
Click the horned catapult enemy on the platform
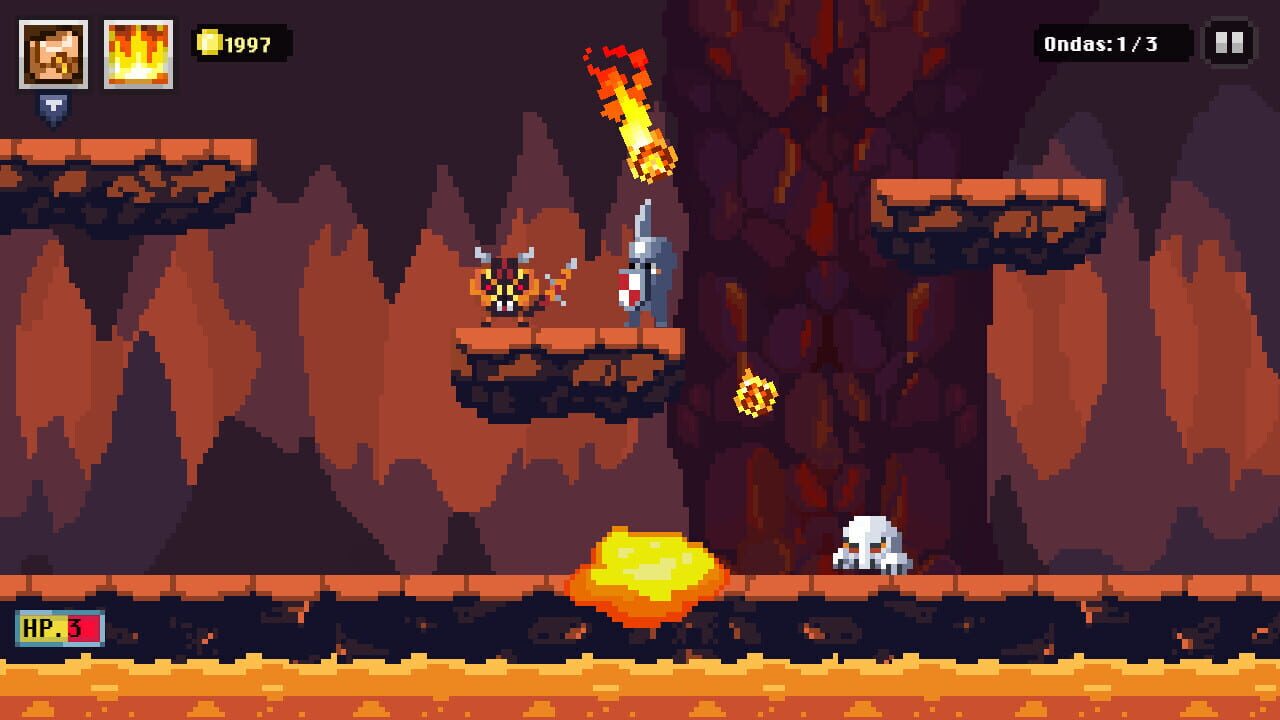click(x=507, y=286)
